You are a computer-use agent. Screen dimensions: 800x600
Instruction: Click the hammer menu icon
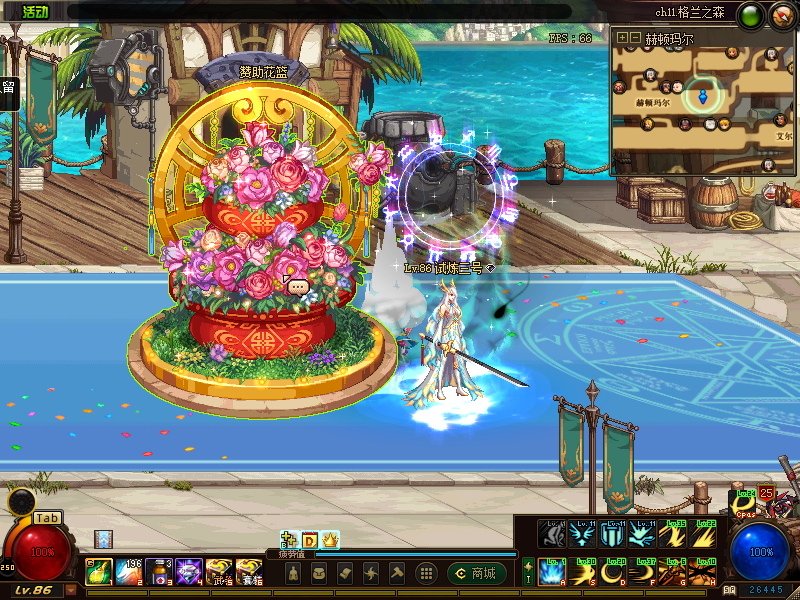(x=396, y=573)
